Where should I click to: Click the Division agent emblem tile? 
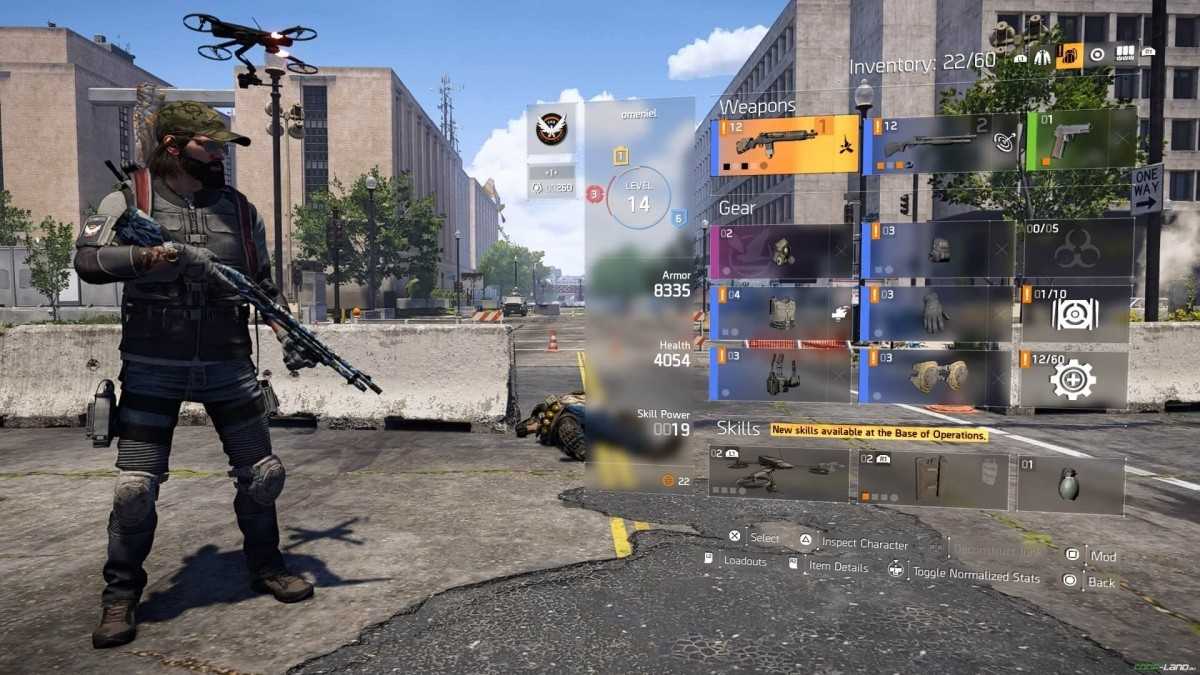point(551,129)
